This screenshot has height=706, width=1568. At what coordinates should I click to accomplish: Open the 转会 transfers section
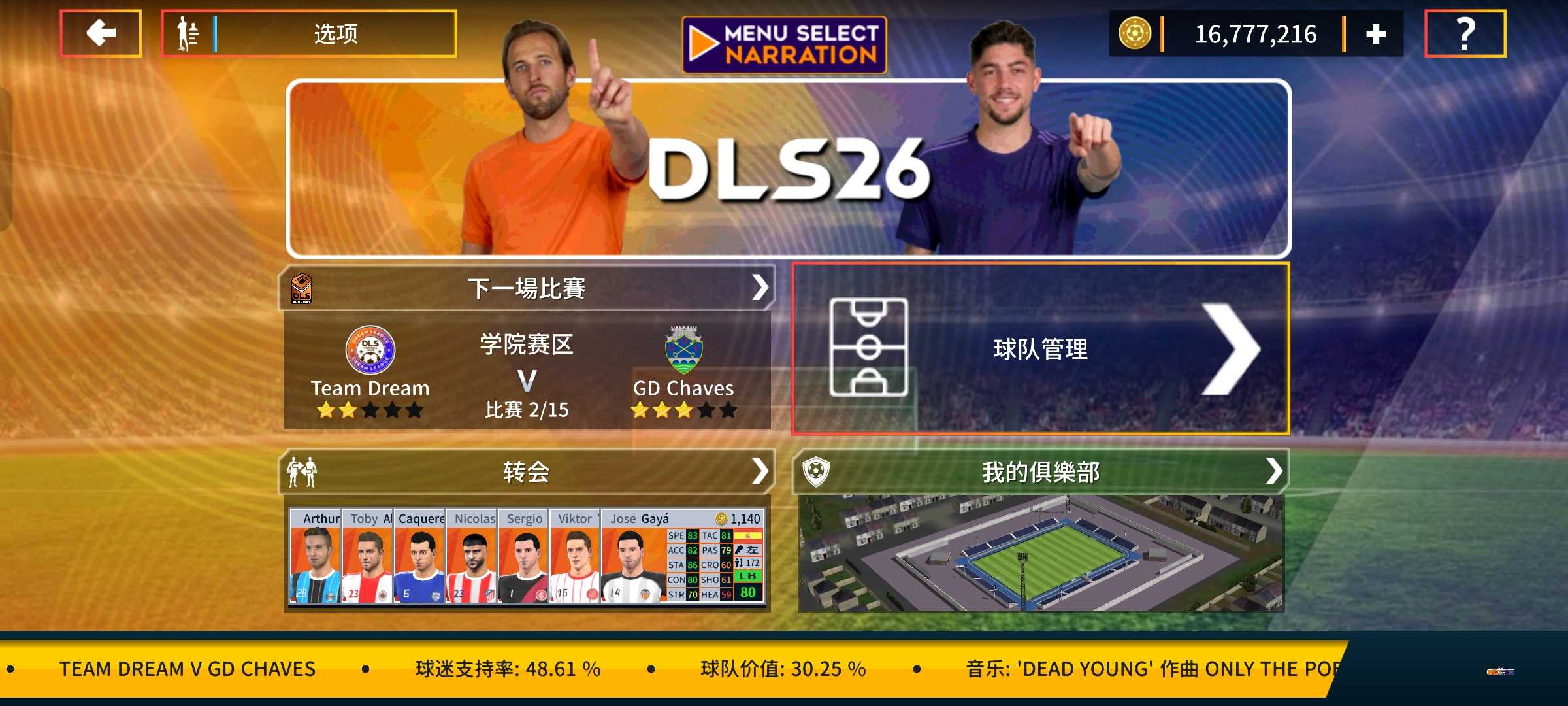[x=527, y=471]
